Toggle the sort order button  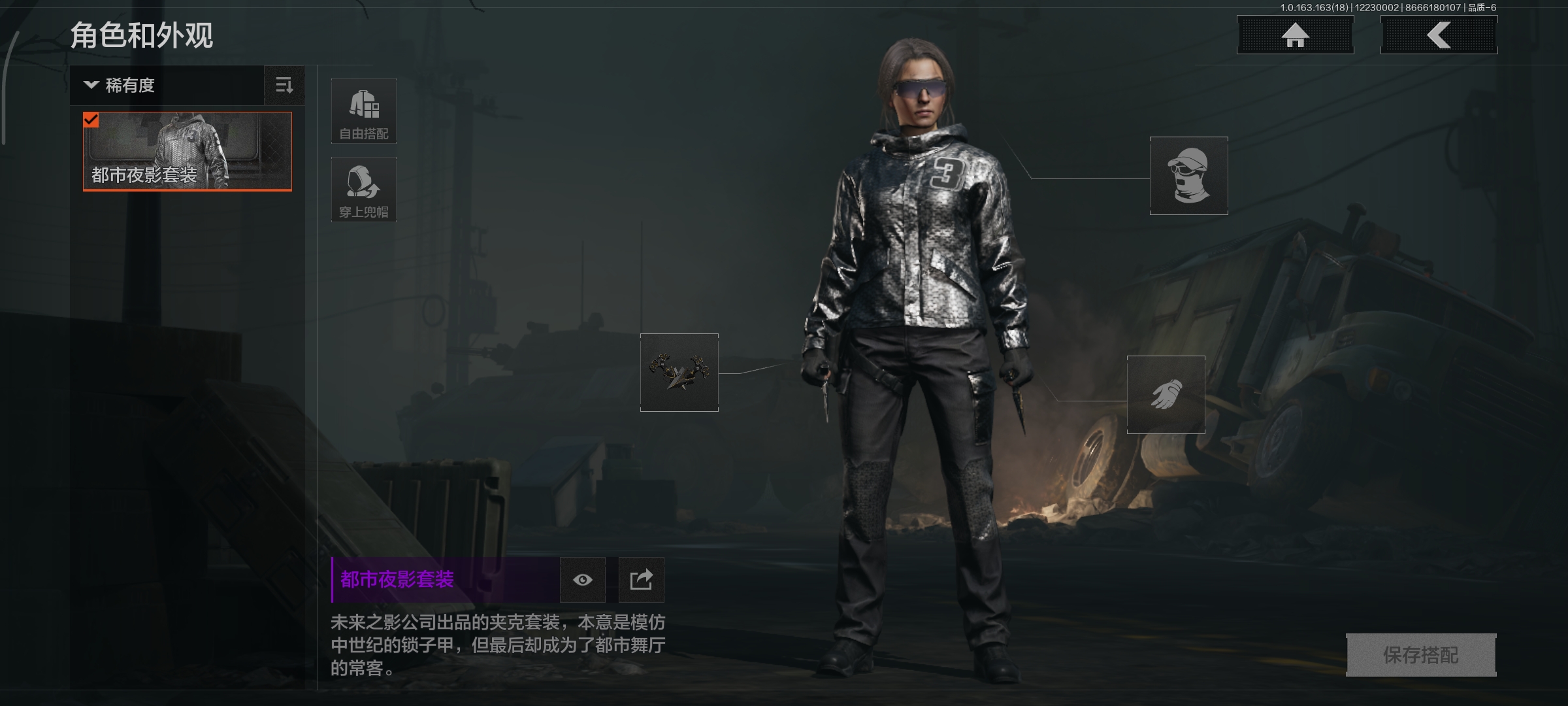284,86
